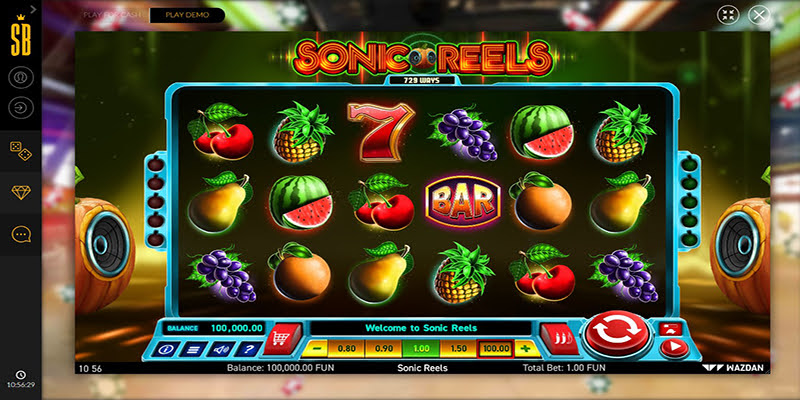Toggle the sound speaker icon
Image resolution: width=800 pixels, height=400 pixels.
pyautogui.click(x=220, y=349)
